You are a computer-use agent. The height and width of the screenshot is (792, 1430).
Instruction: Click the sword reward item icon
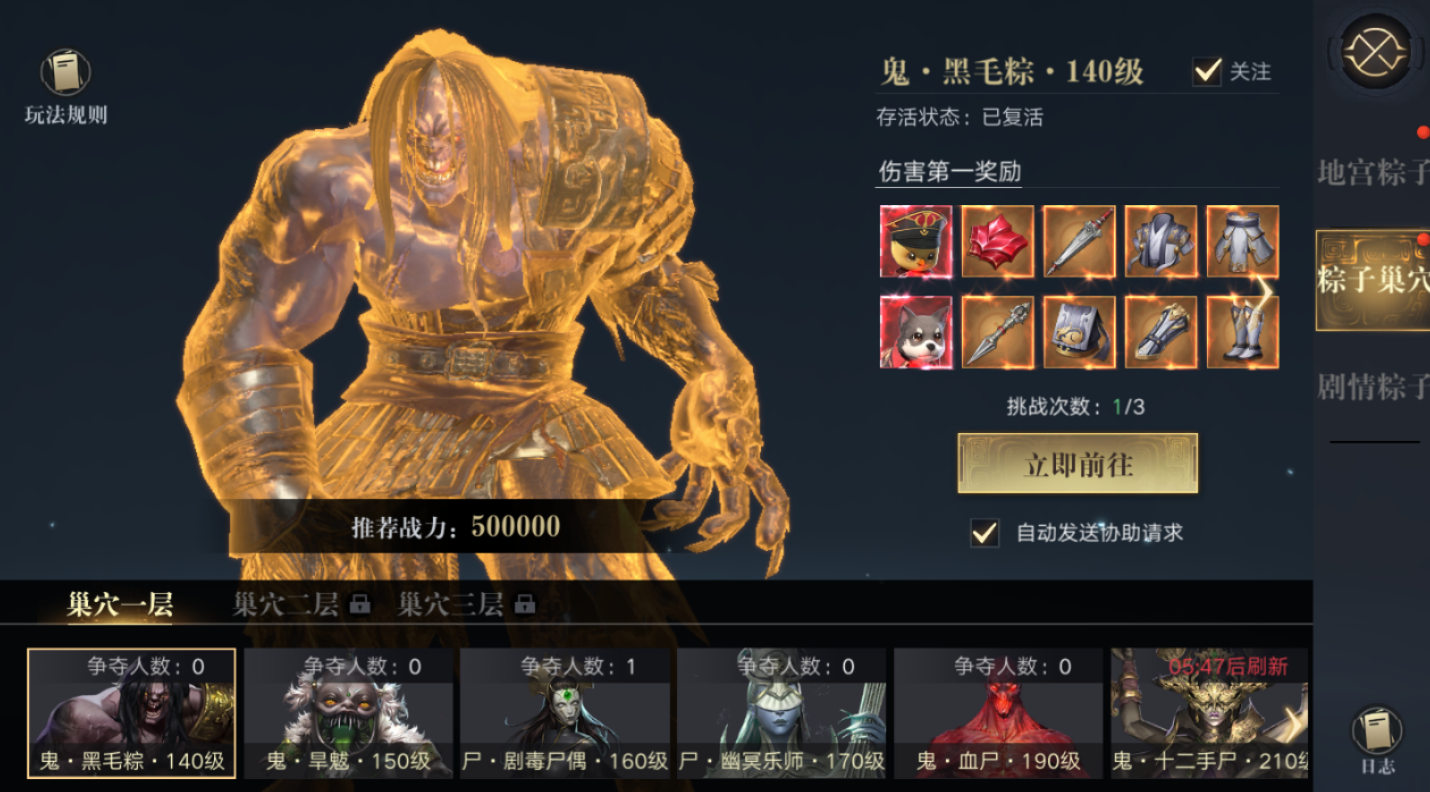(1079, 242)
